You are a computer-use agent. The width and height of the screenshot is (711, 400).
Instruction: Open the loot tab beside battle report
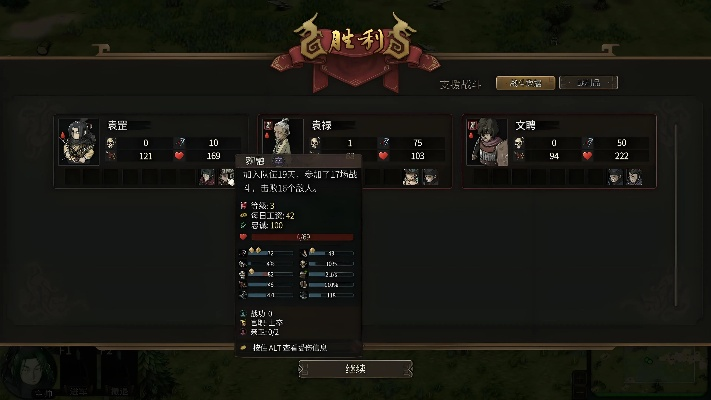[x=585, y=83]
